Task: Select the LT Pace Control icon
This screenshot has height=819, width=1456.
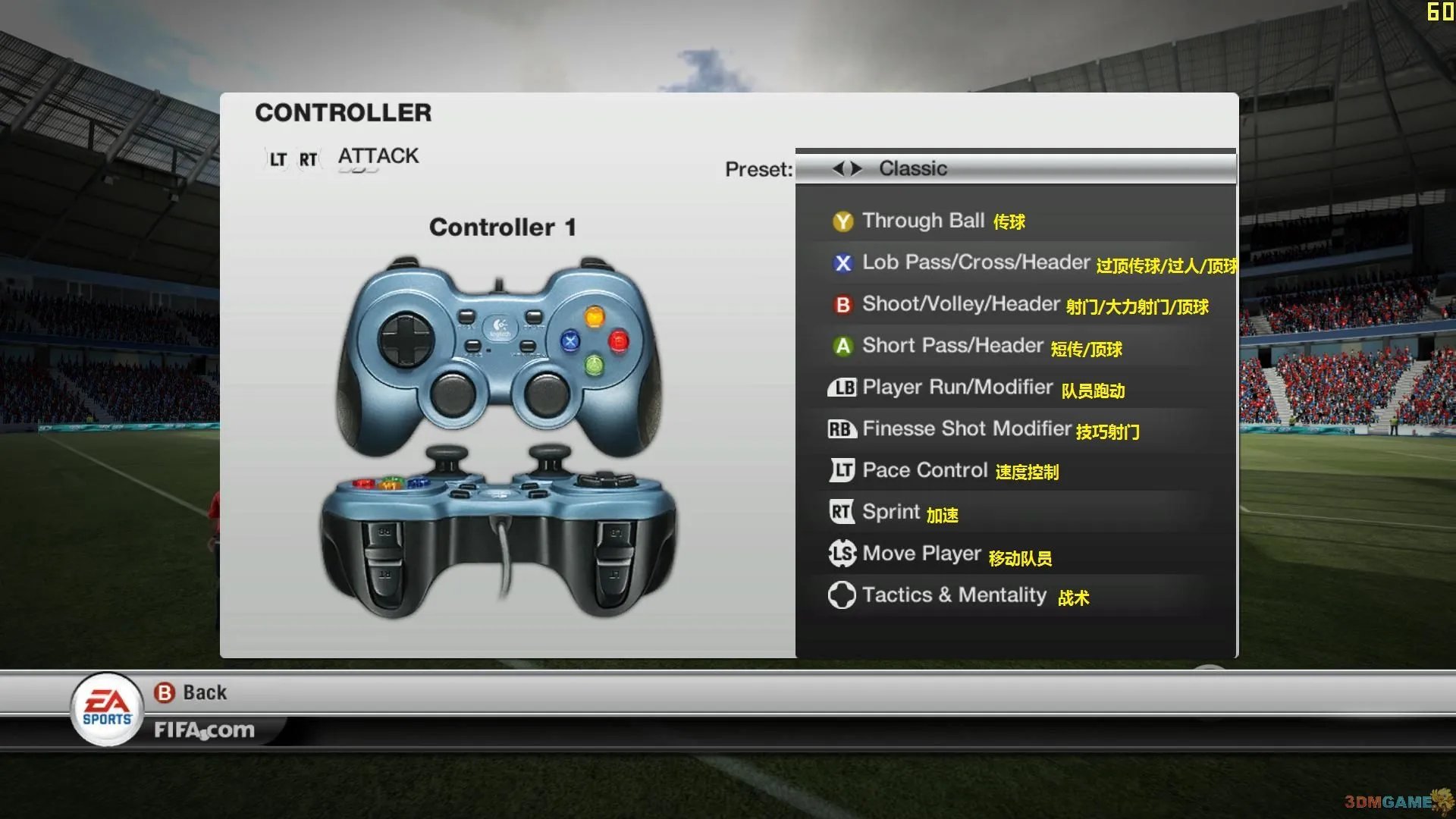Action: point(840,470)
